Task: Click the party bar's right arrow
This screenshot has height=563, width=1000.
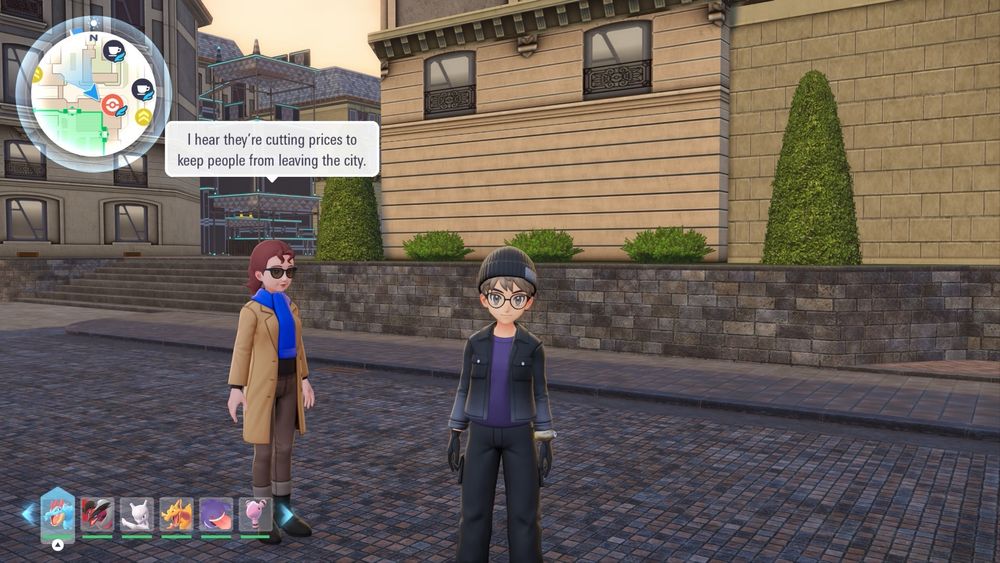Action: pyautogui.click(x=286, y=514)
